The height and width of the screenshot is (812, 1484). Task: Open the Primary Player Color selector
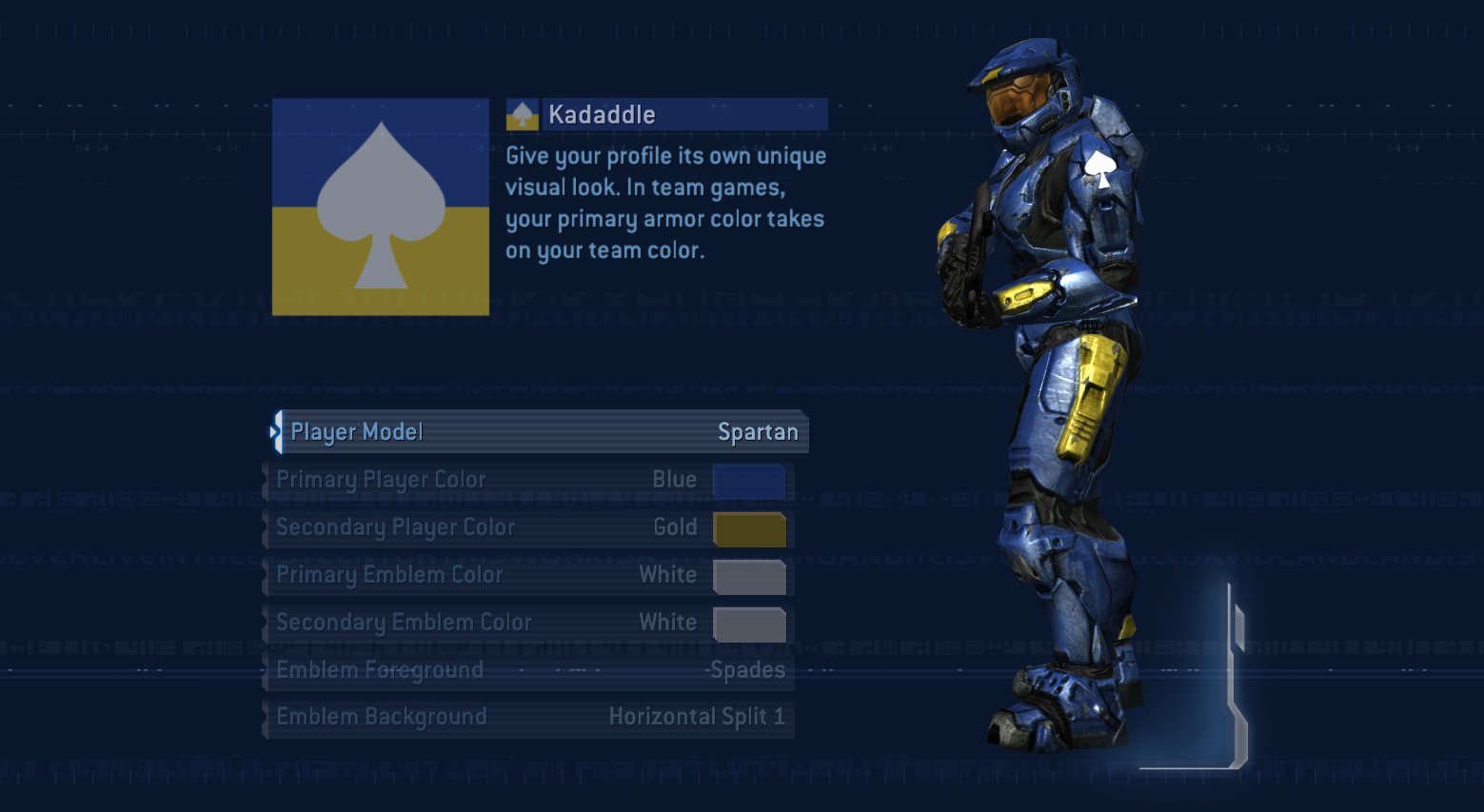click(x=528, y=479)
